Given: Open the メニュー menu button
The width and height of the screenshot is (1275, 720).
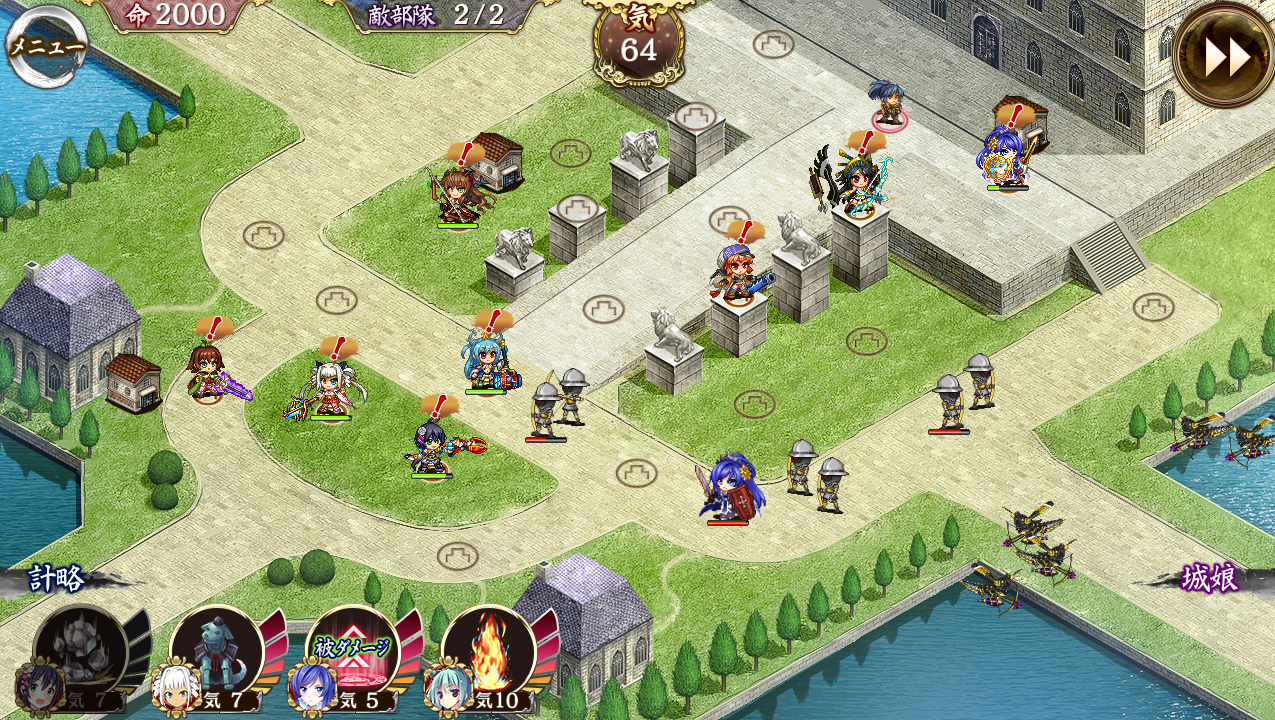Looking at the screenshot, I should point(46,45).
